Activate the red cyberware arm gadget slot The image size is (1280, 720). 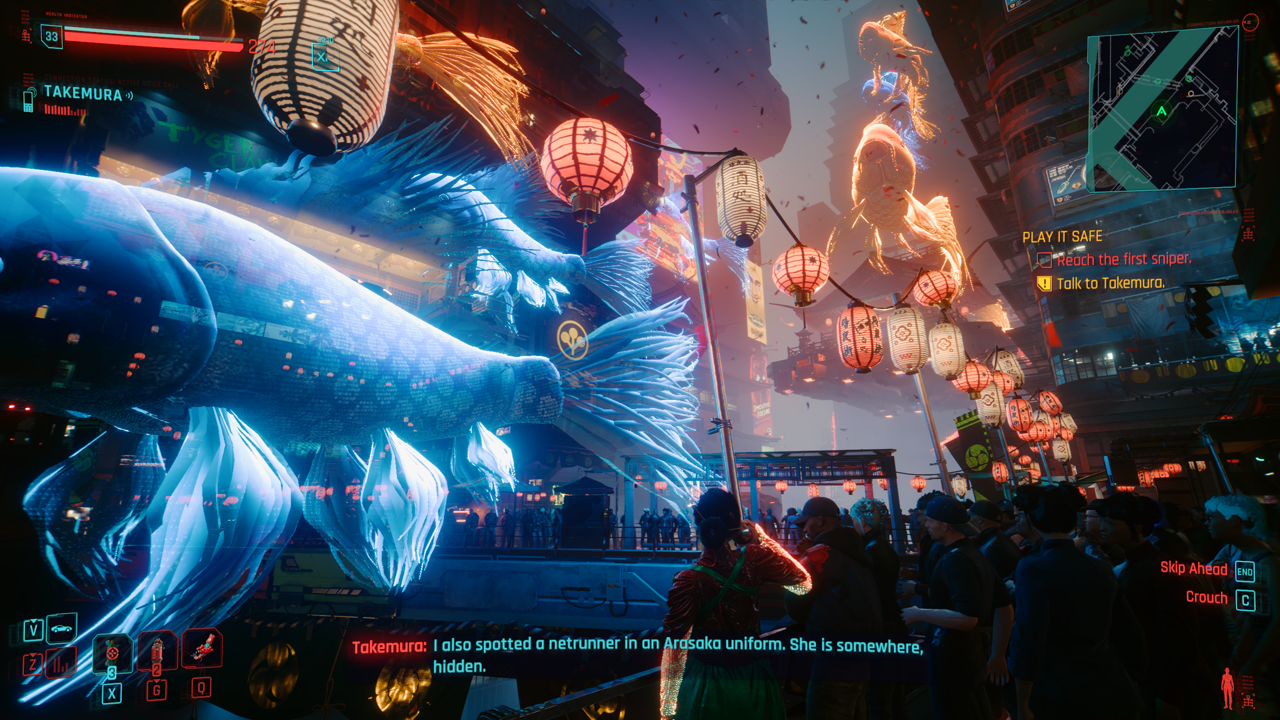(x=202, y=648)
